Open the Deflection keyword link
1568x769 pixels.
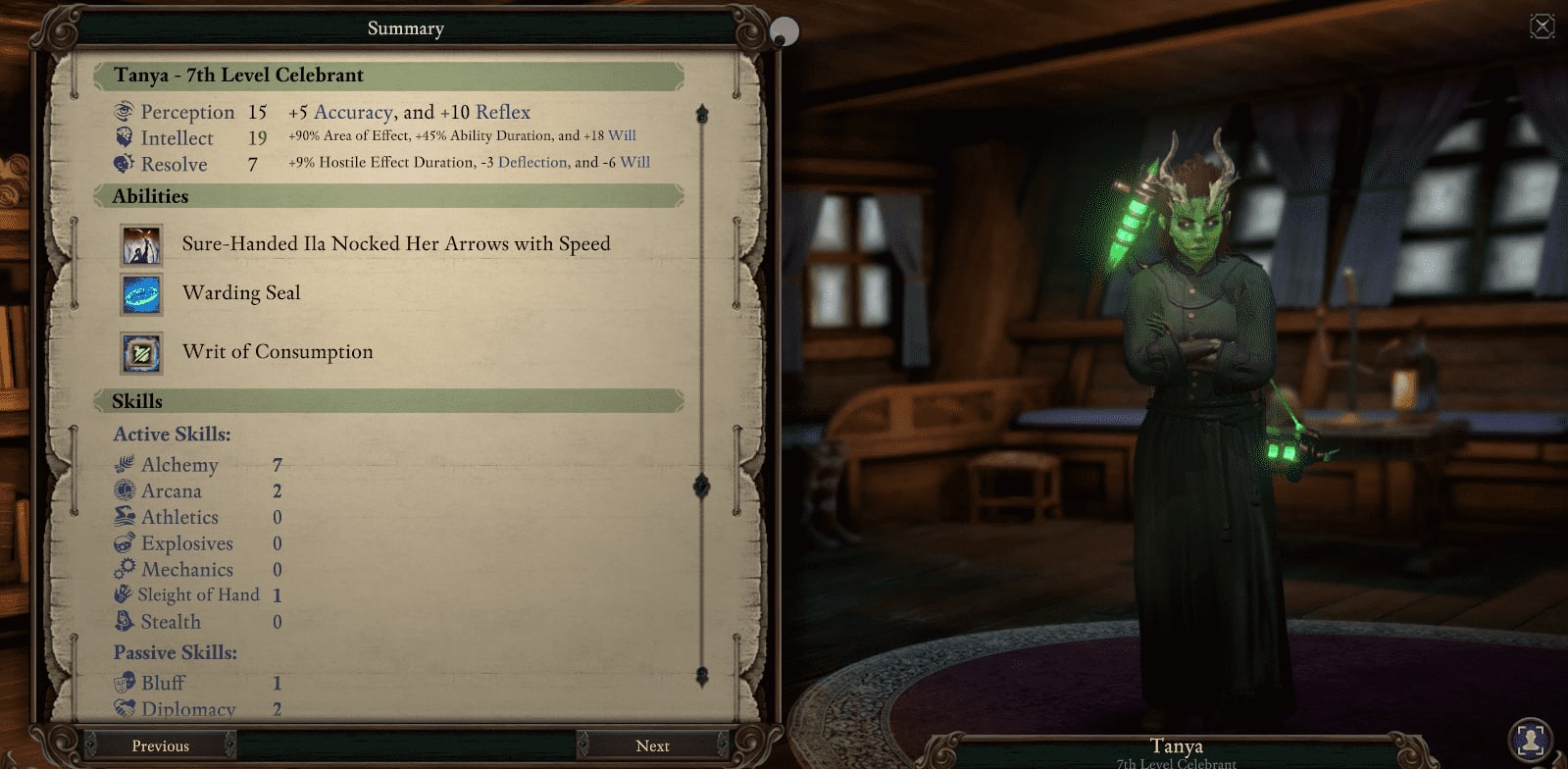532,163
